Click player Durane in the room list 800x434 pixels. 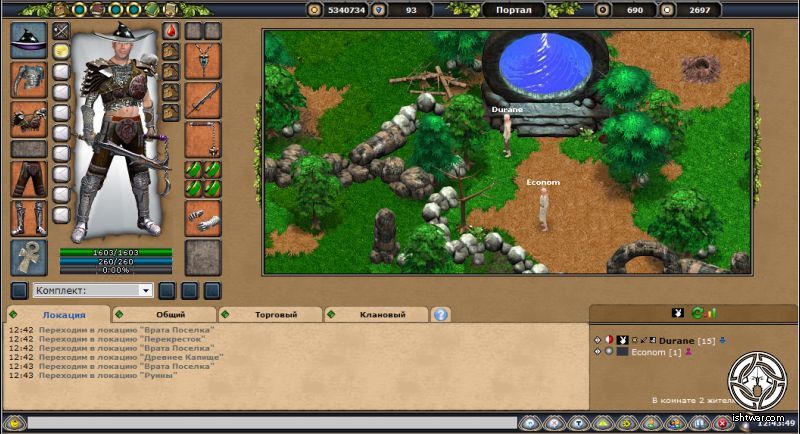pyautogui.click(x=677, y=341)
